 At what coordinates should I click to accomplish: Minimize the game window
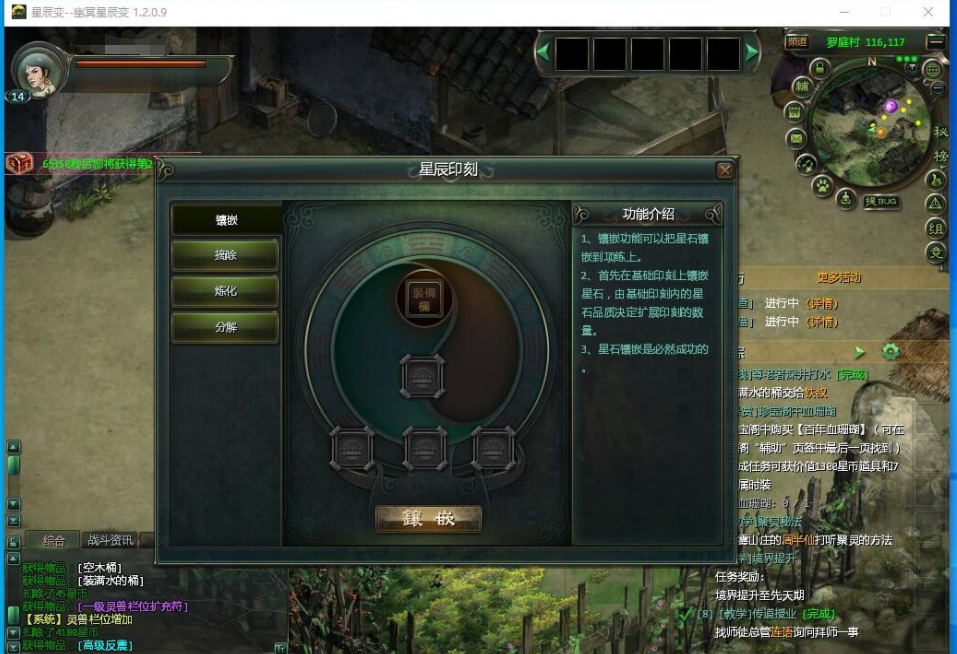tap(840, 12)
